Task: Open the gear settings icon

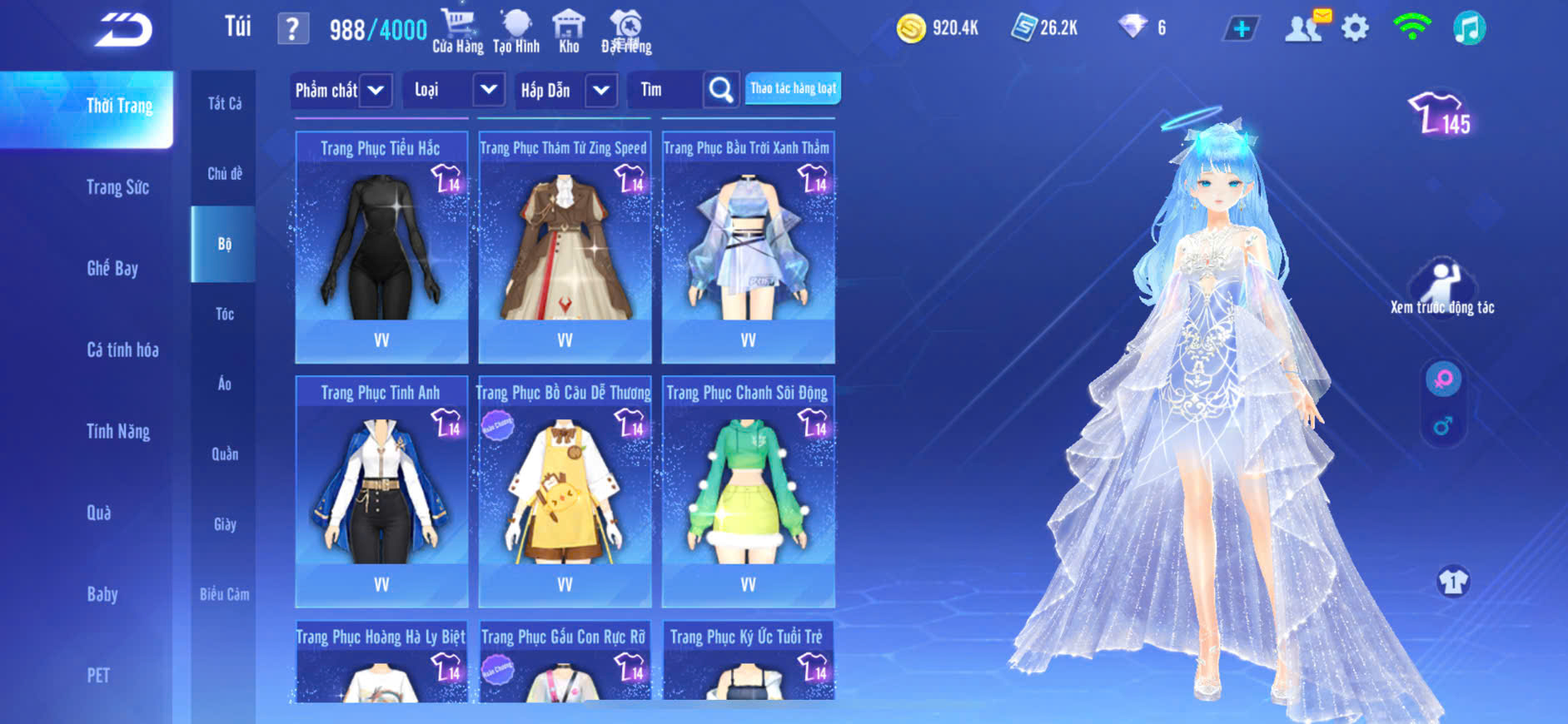Action: point(1355,28)
